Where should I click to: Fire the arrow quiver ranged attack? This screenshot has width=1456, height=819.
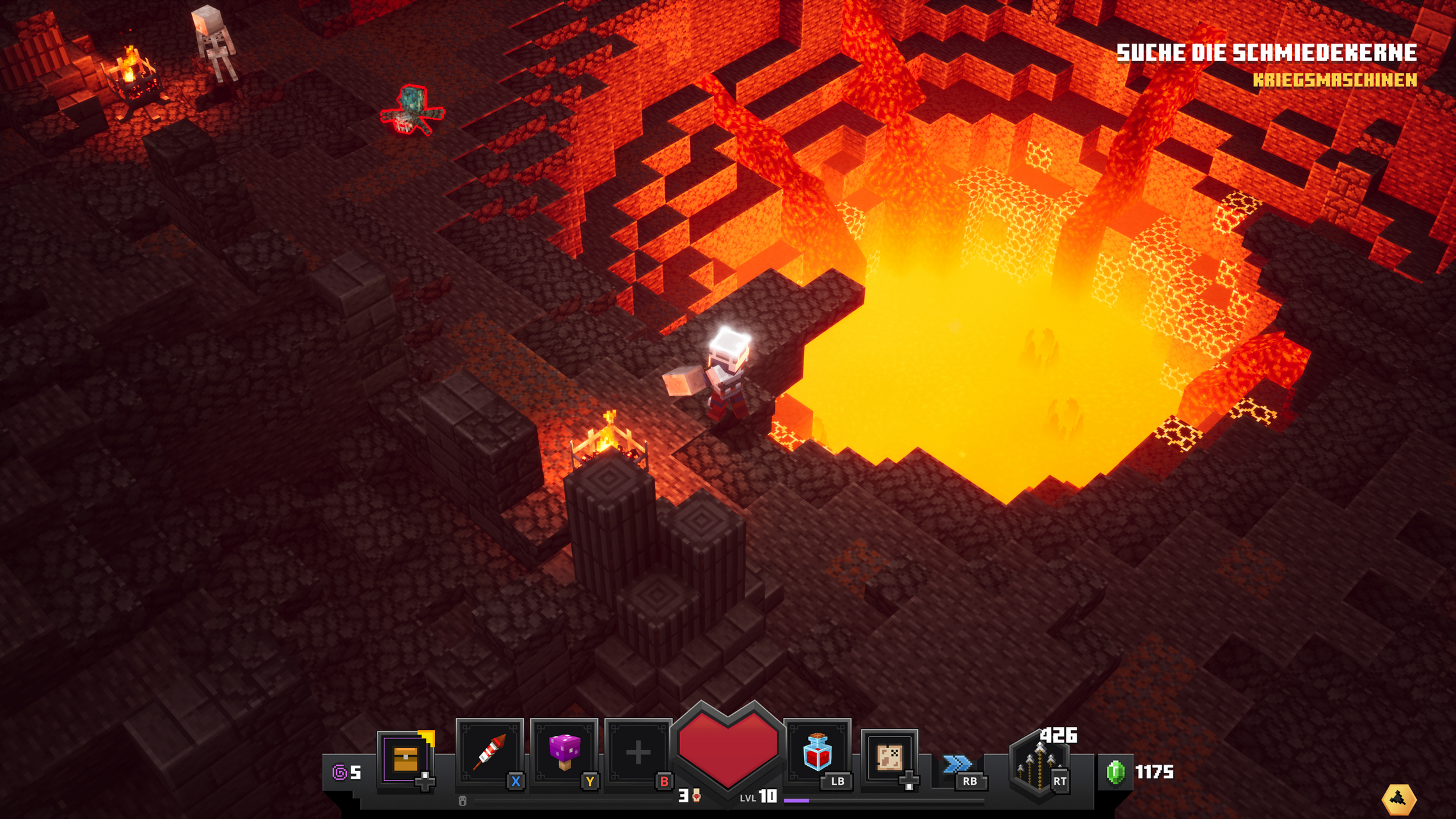[1036, 765]
